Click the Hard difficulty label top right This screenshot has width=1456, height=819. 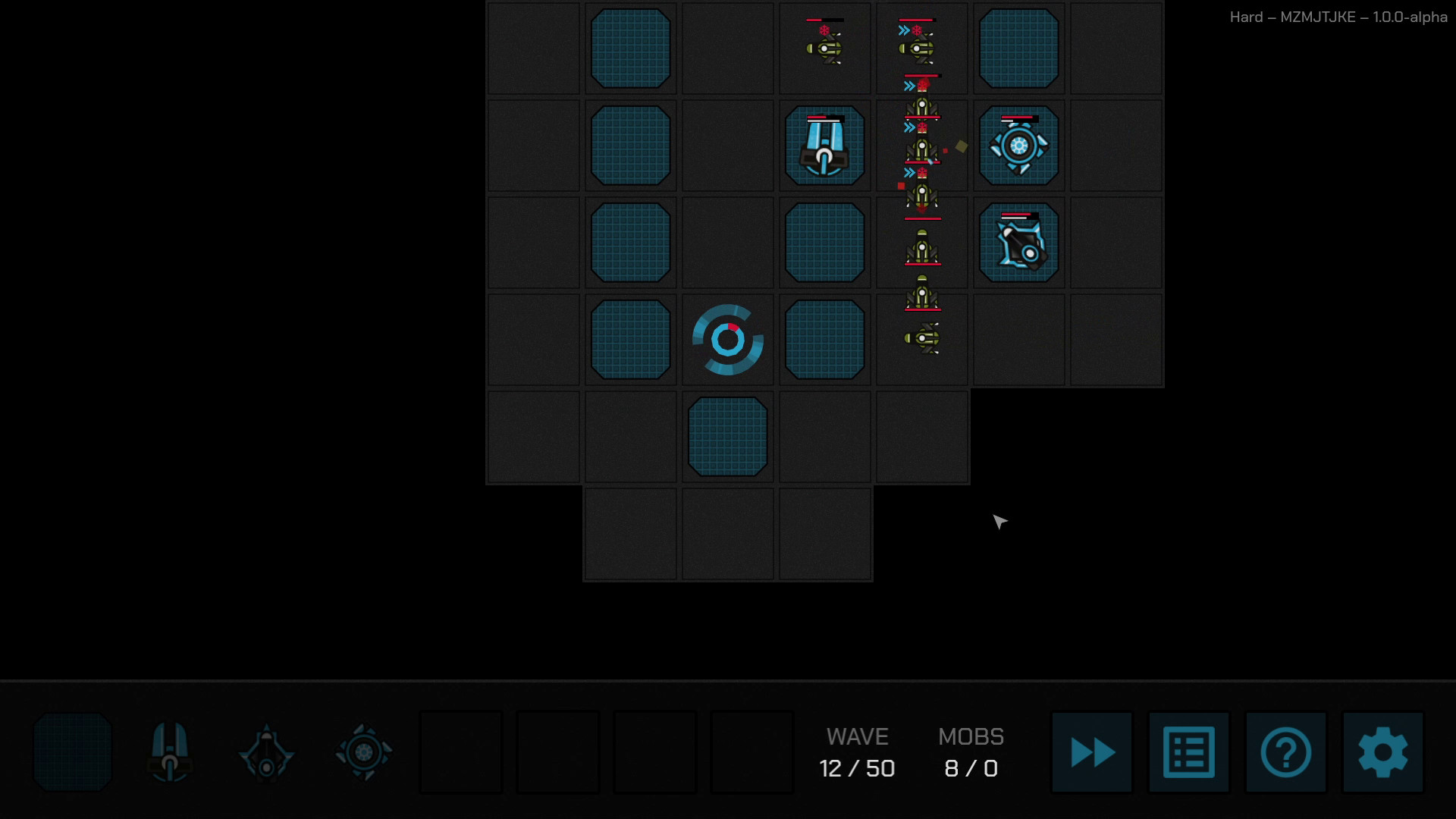click(x=1247, y=17)
